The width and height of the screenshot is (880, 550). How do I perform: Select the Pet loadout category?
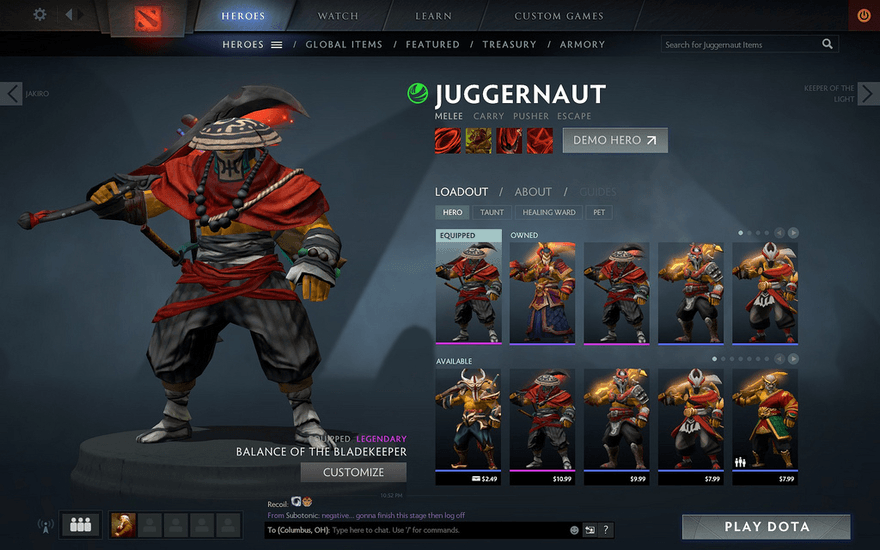(x=599, y=212)
